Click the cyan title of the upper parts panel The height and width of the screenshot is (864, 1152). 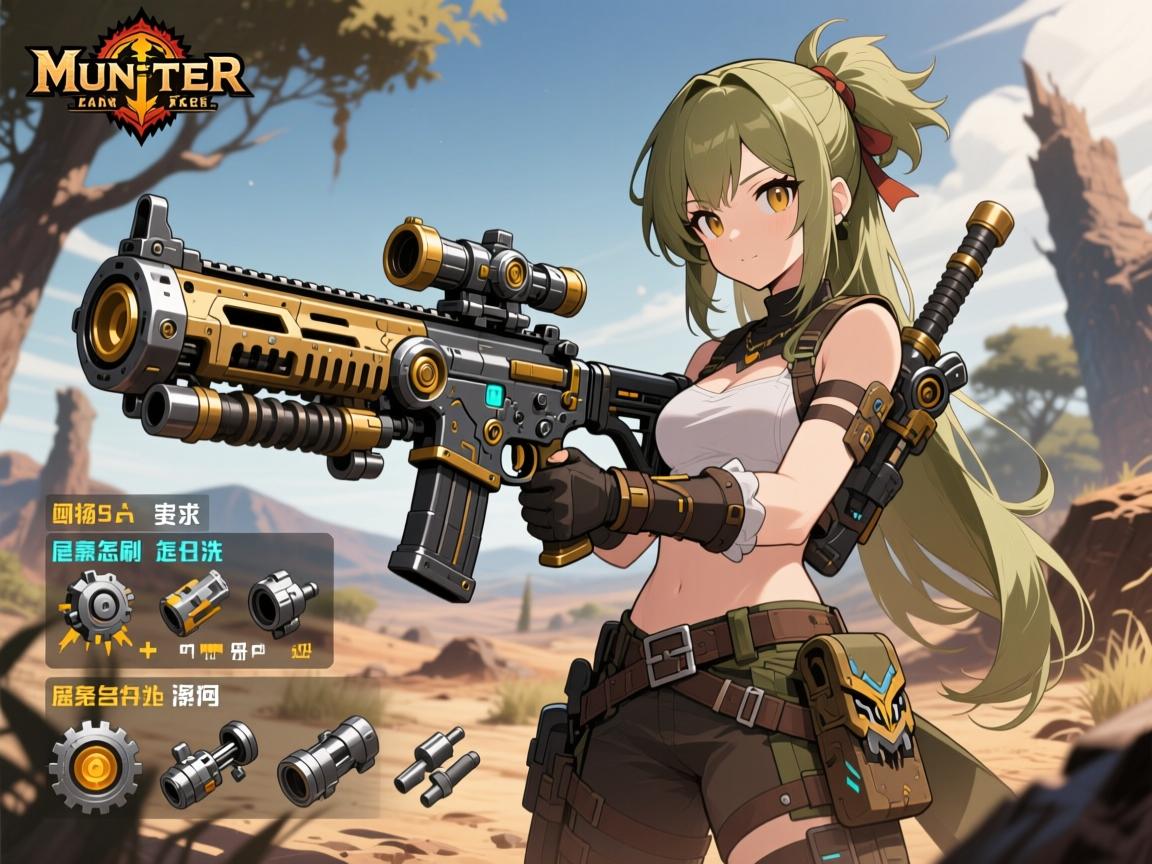[136, 551]
